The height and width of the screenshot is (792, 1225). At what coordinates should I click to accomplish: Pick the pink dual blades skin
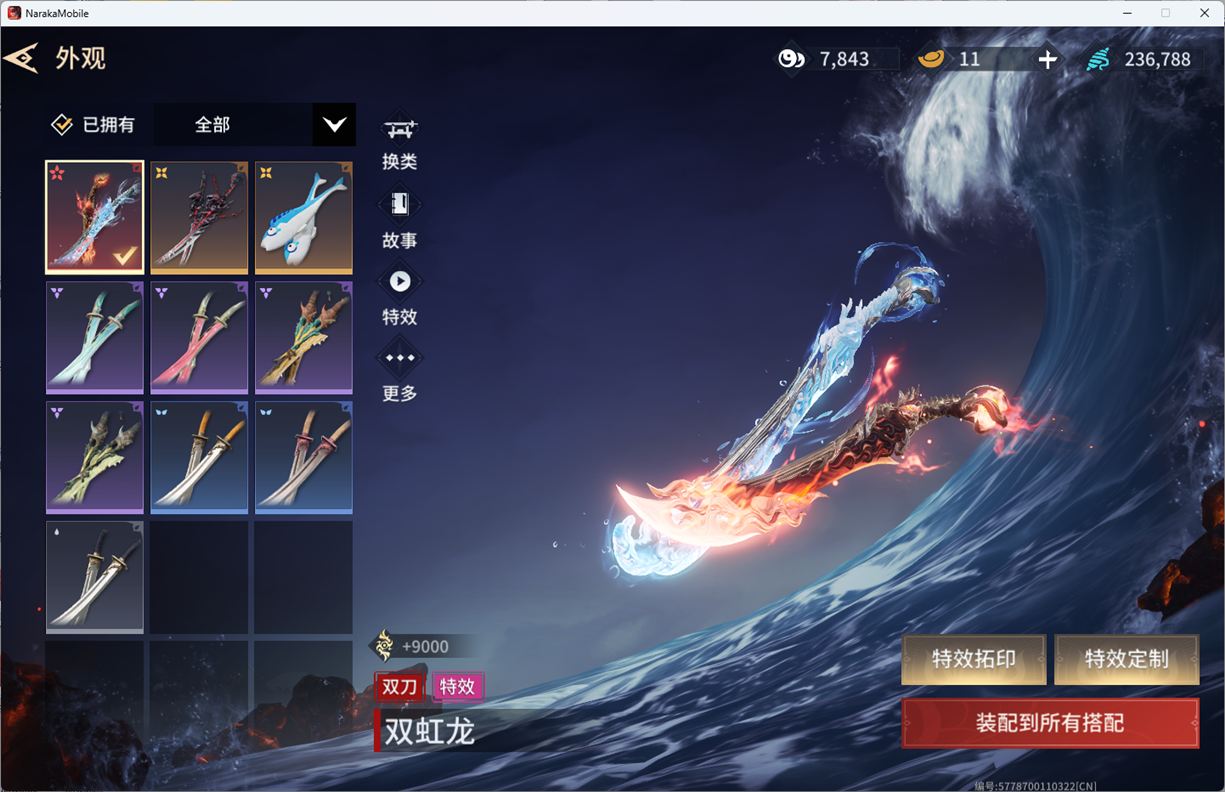[x=199, y=337]
